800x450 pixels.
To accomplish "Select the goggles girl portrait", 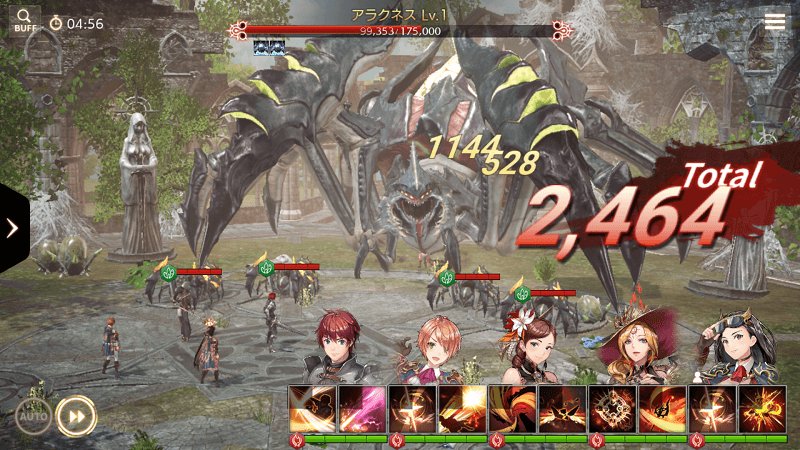I will [737, 348].
